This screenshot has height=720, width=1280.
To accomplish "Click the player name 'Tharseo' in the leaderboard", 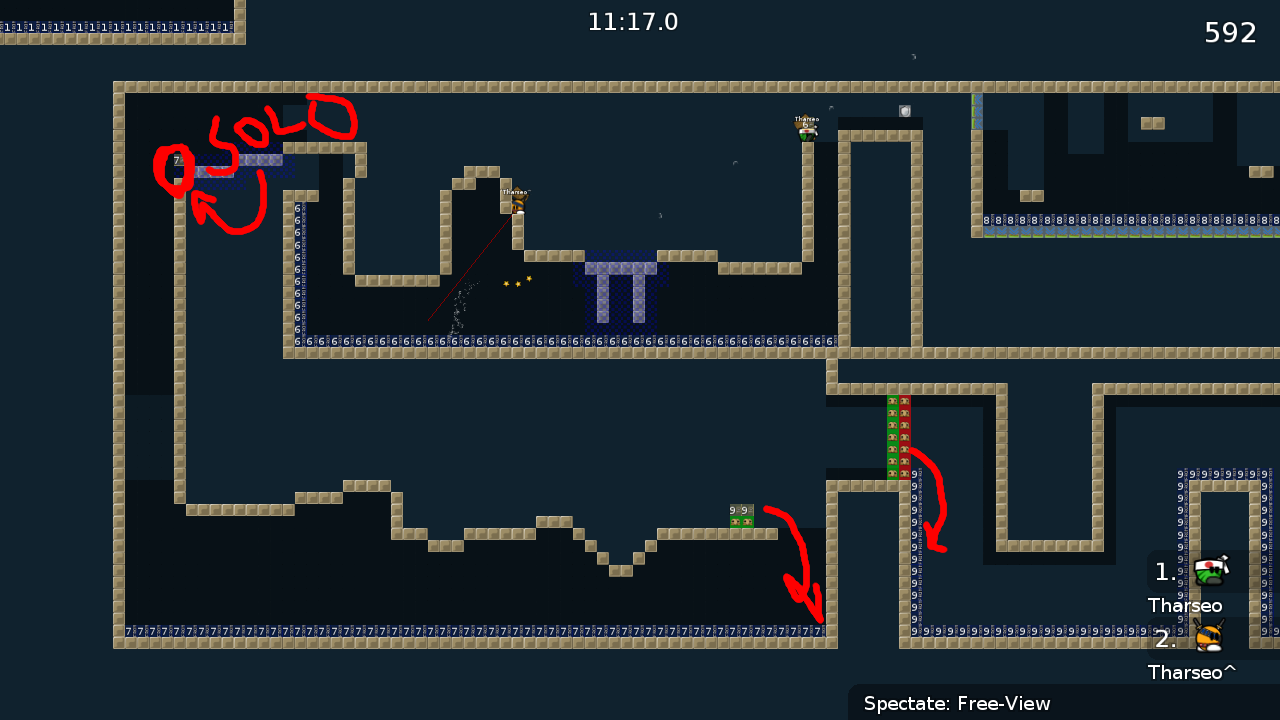I will pyautogui.click(x=1185, y=605).
